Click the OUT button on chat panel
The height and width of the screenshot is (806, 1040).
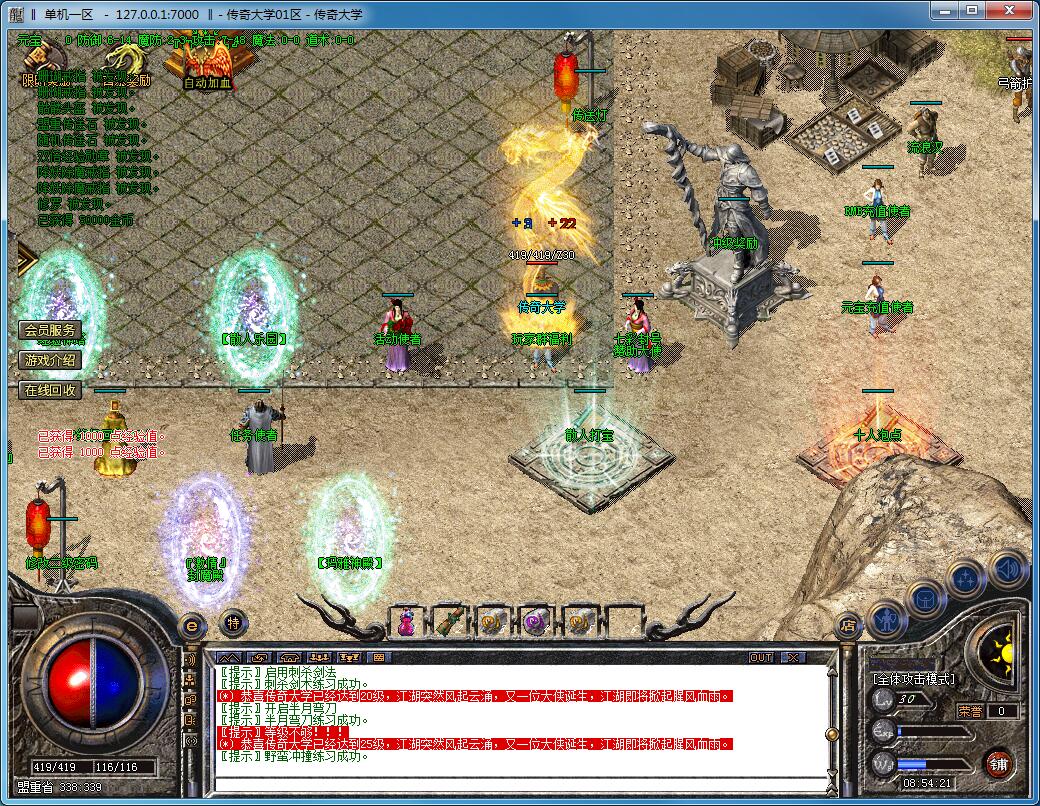click(x=761, y=658)
